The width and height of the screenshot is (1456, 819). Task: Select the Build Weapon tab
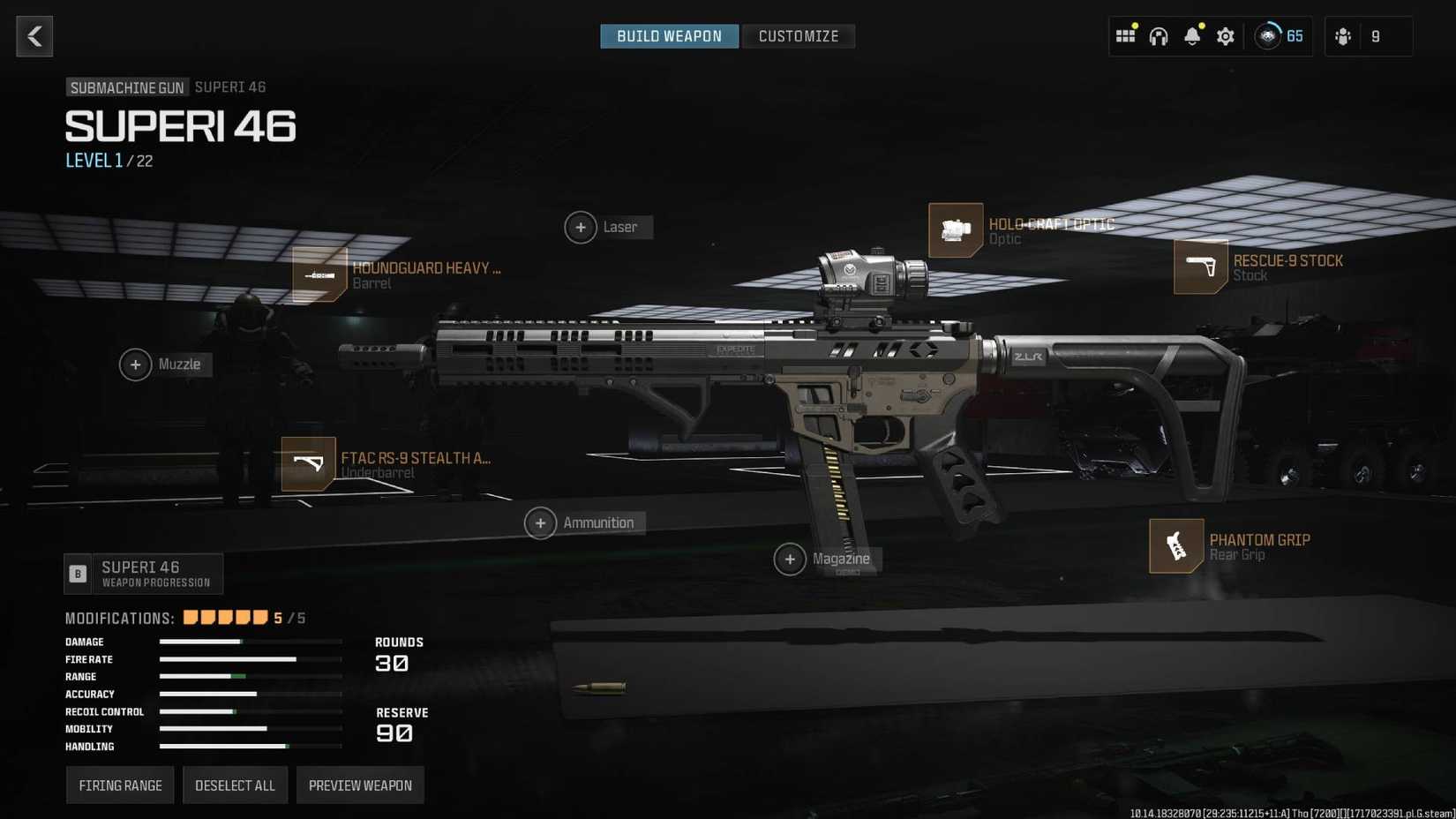(669, 36)
